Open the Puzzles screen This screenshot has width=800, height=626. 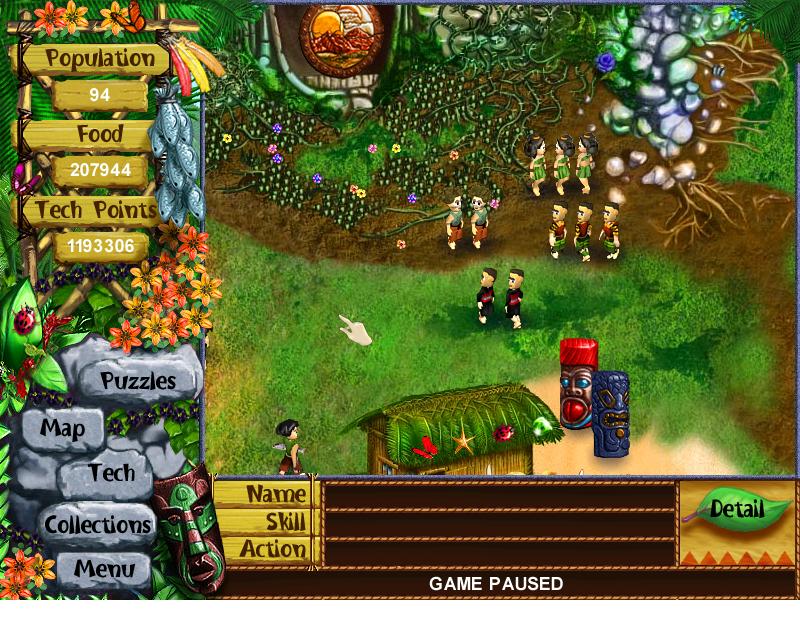138,381
